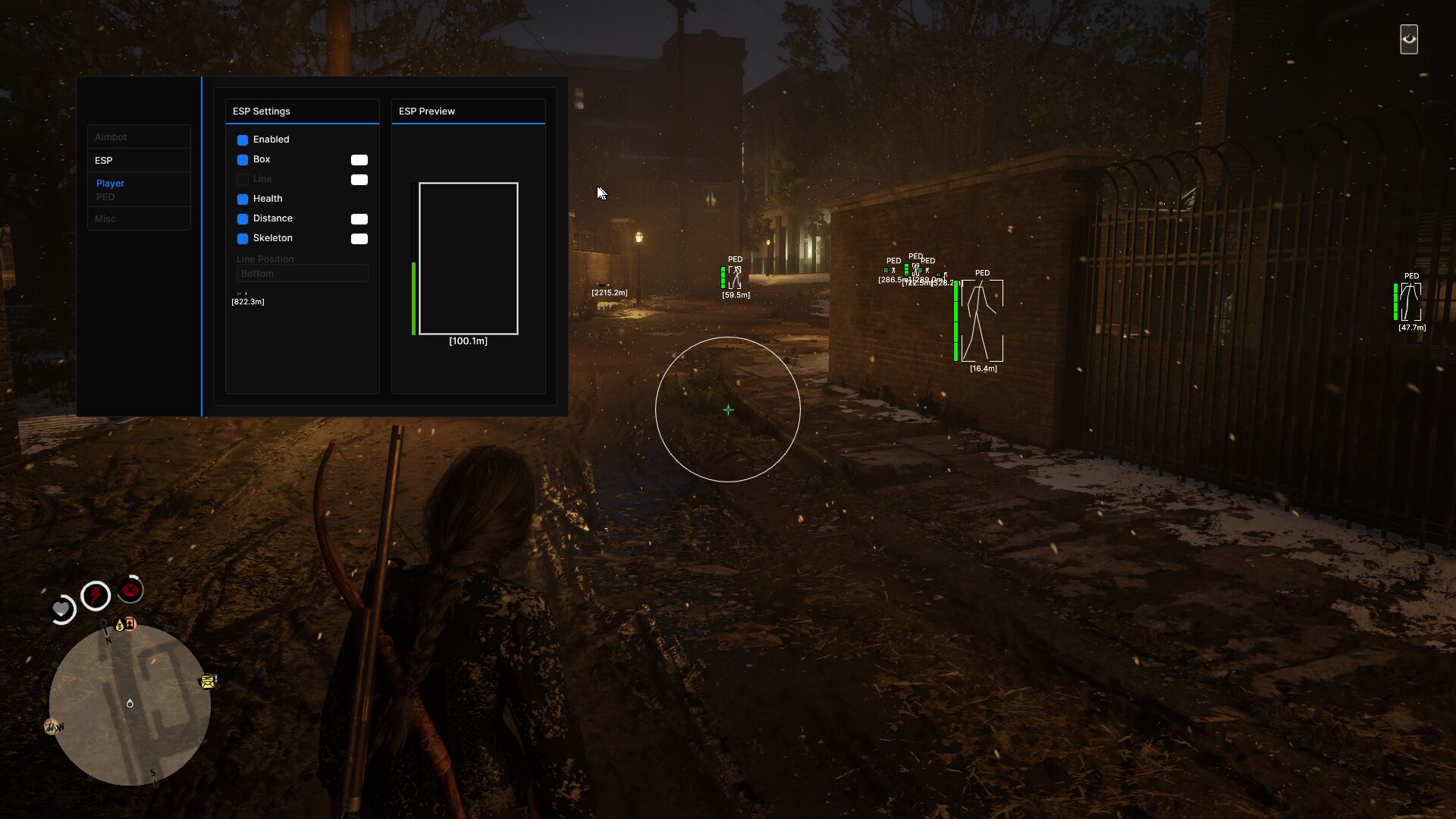
Task: Toggle the Distance checkbox
Action: (243, 219)
